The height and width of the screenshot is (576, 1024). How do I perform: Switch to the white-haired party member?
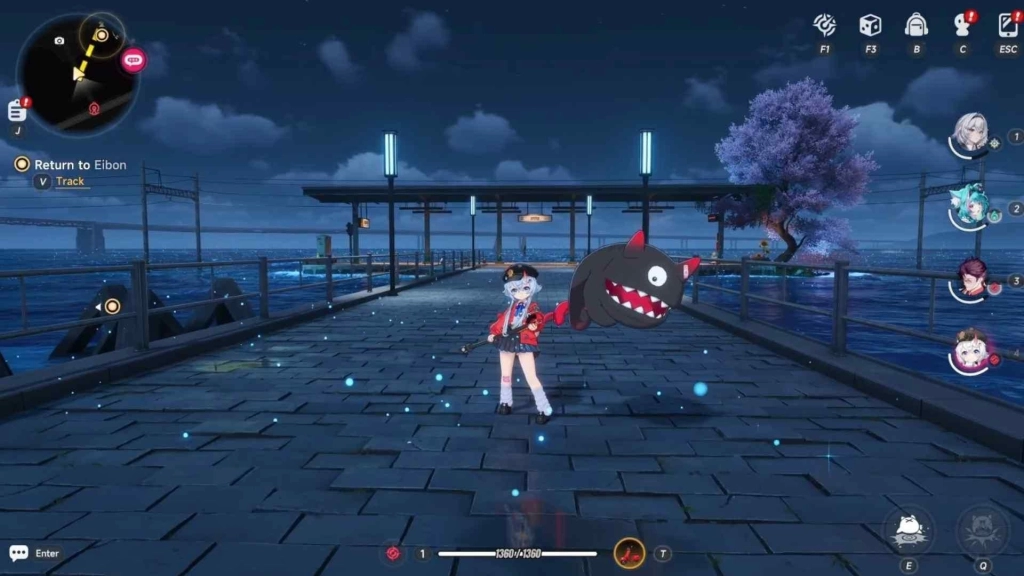pos(969,132)
